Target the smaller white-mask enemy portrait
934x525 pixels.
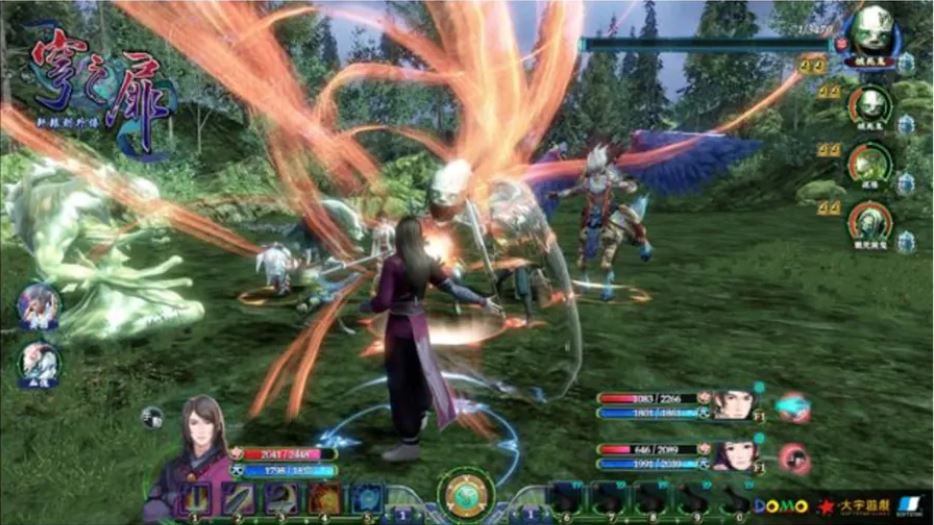click(869, 103)
